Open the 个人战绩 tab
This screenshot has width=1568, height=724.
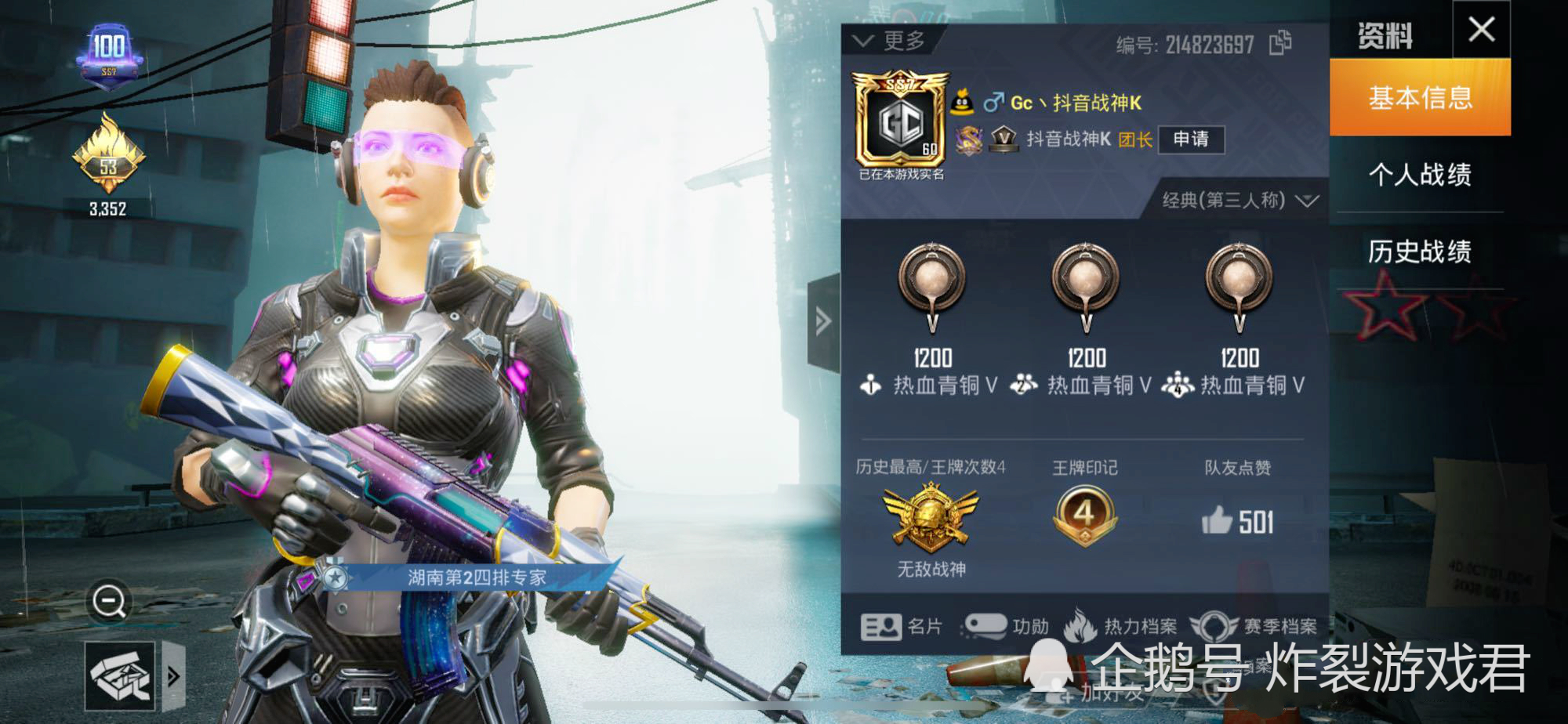coord(1420,174)
